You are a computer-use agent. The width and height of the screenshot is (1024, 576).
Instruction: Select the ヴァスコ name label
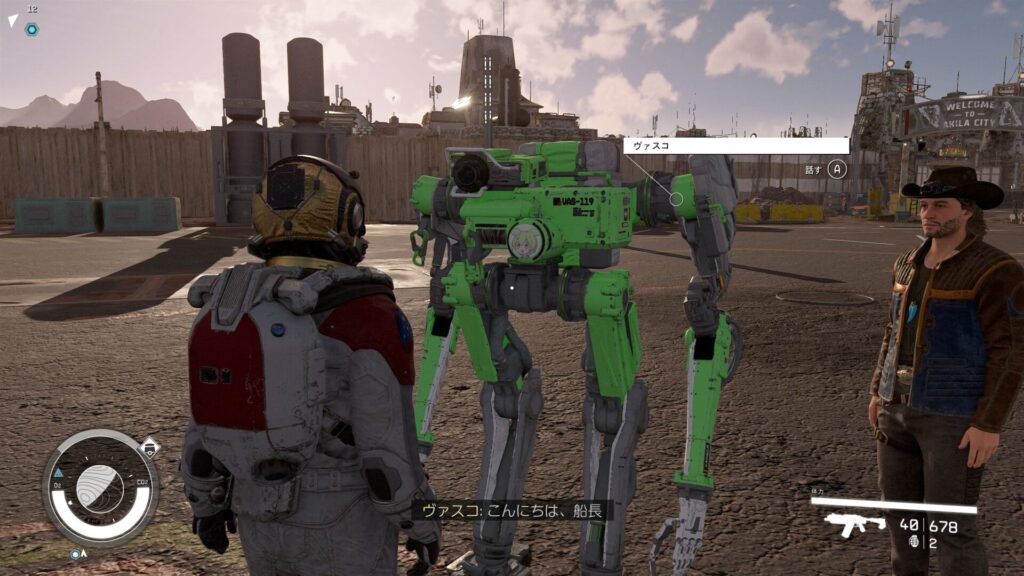tap(736, 145)
